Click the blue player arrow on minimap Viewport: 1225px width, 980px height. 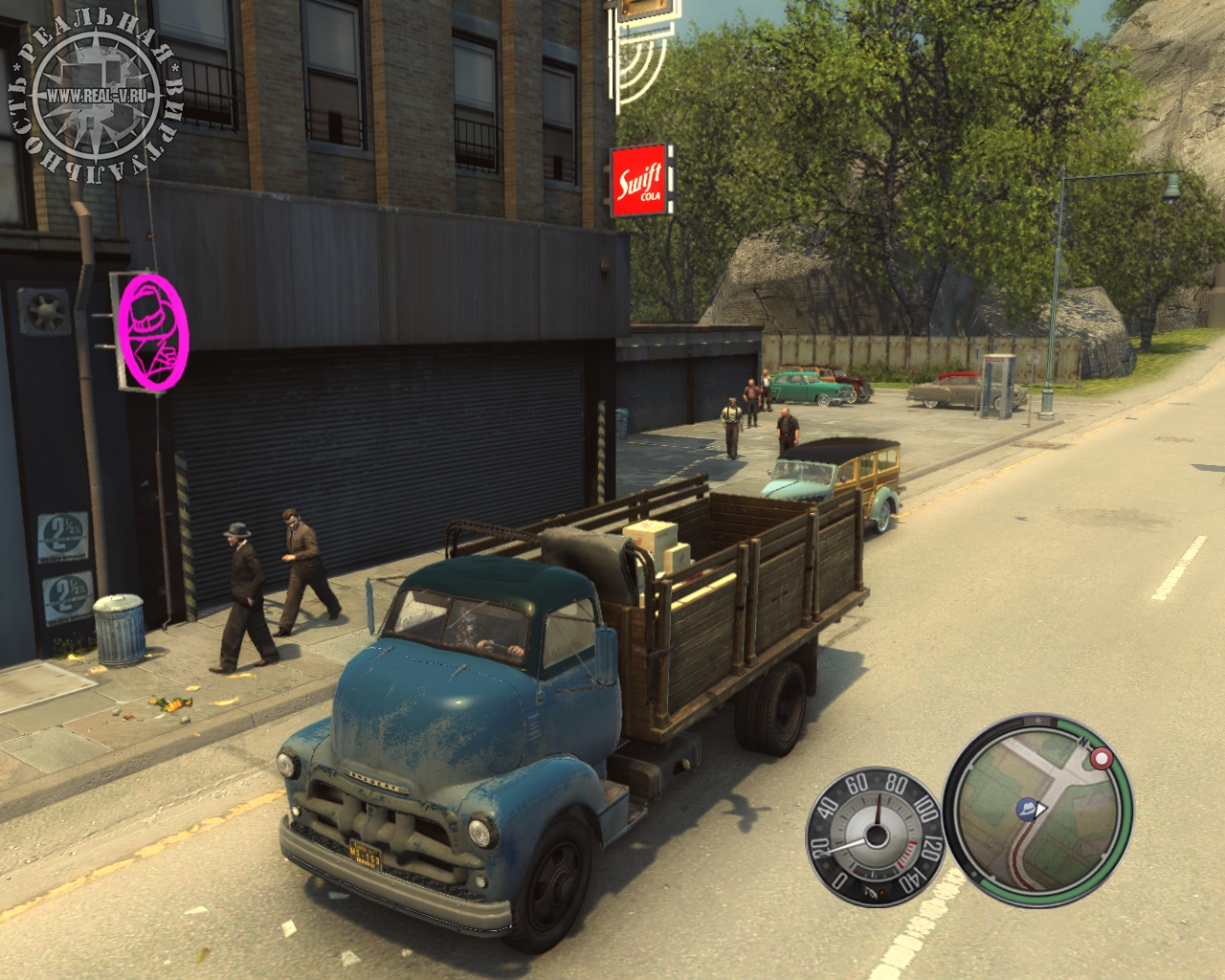(1031, 809)
